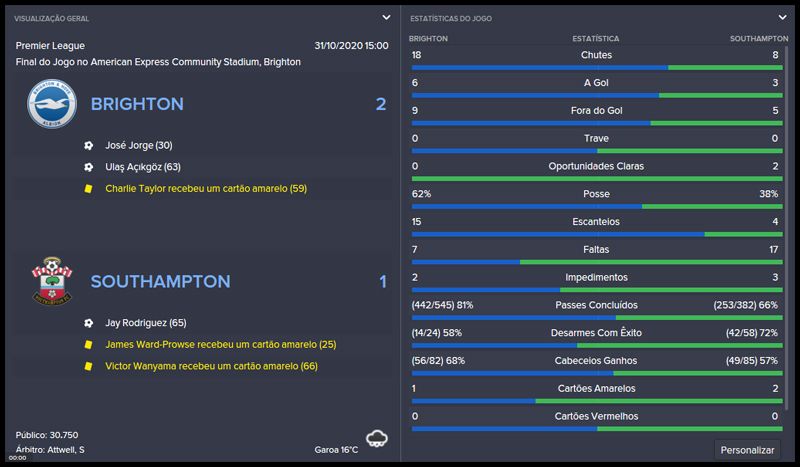Screen dimensions: 800x467
Task: View Victor Wanyama yellow card event
Action: click(x=211, y=366)
